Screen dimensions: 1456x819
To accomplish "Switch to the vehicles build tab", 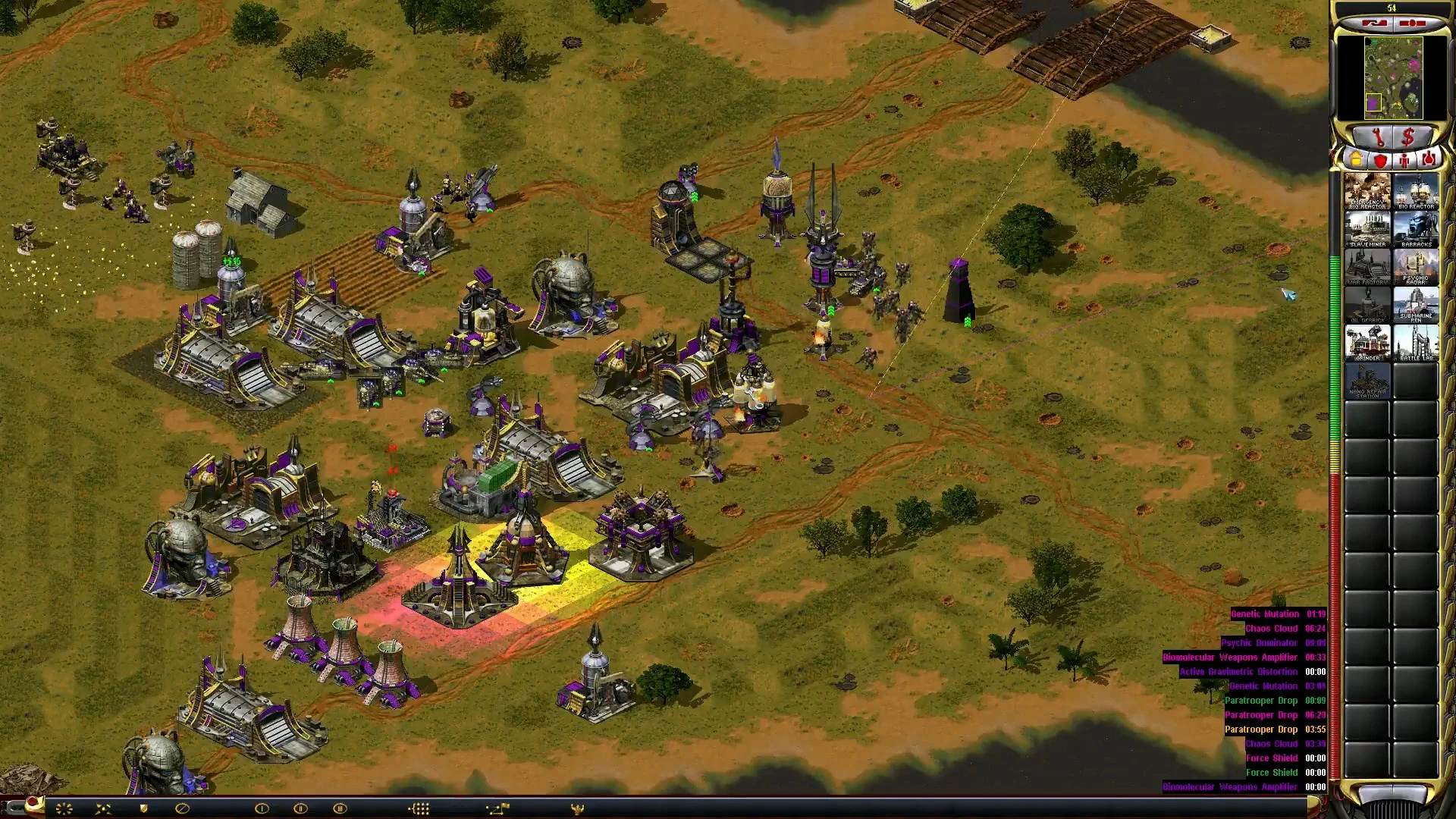I will (1429, 160).
